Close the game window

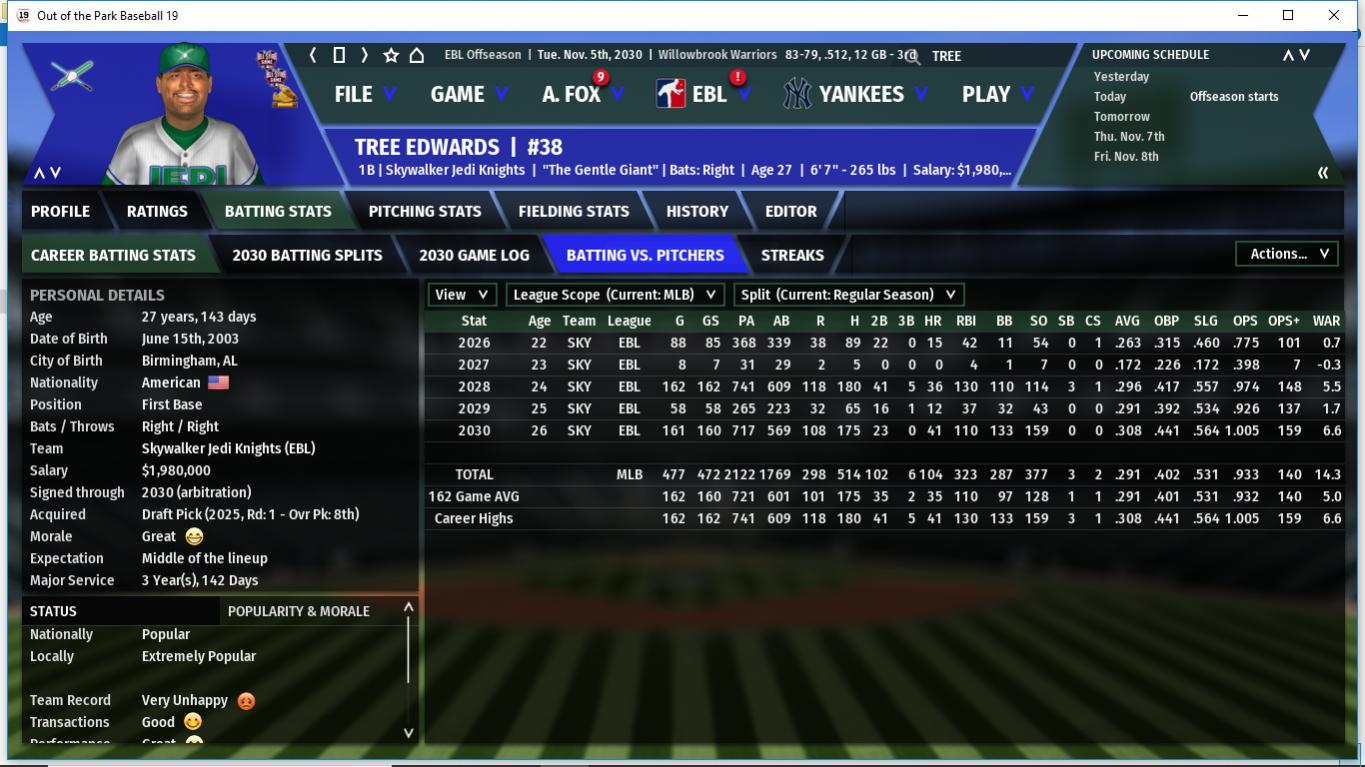1333,15
